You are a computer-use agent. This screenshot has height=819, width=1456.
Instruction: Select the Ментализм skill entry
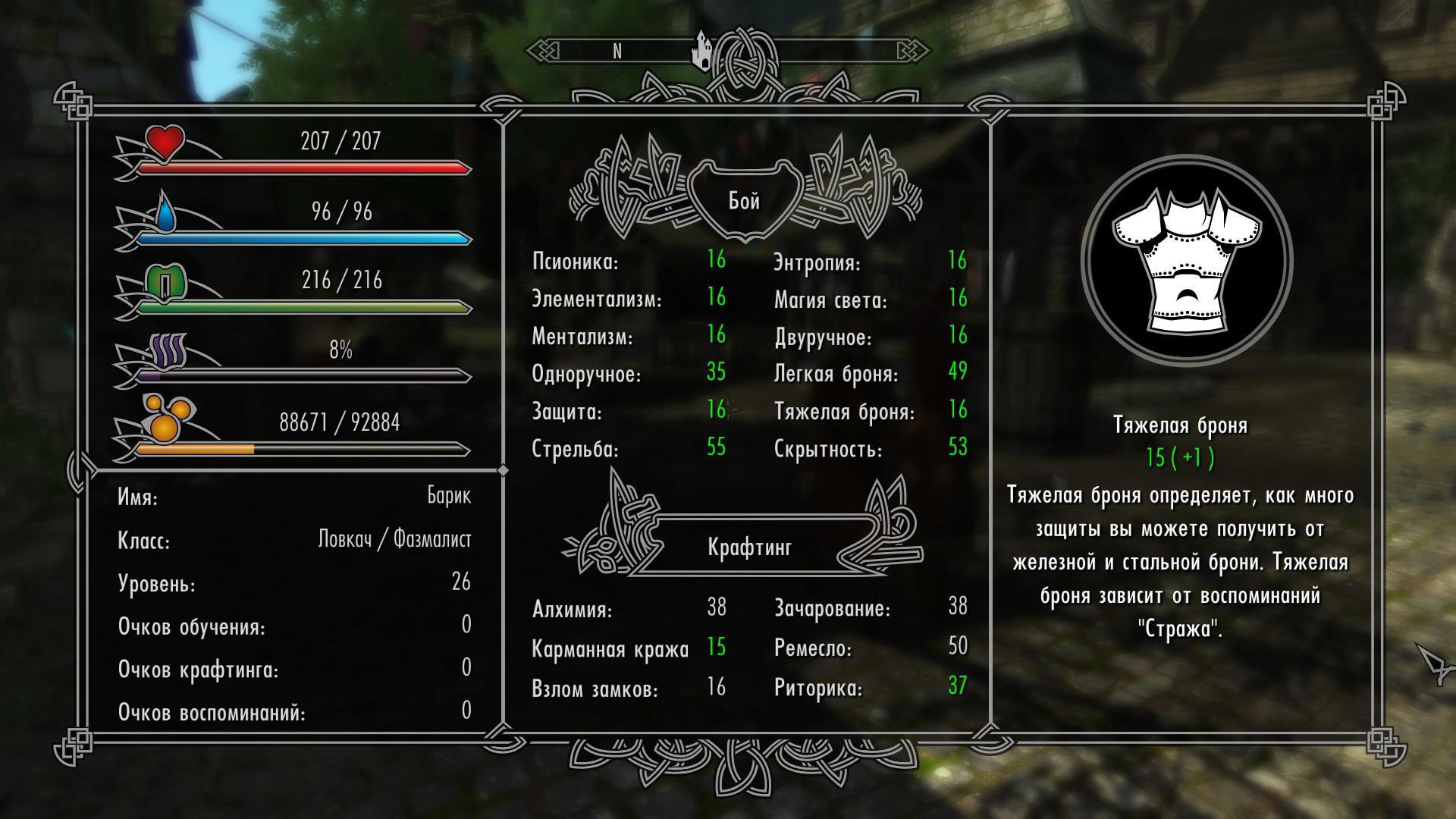pyautogui.click(x=582, y=337)
